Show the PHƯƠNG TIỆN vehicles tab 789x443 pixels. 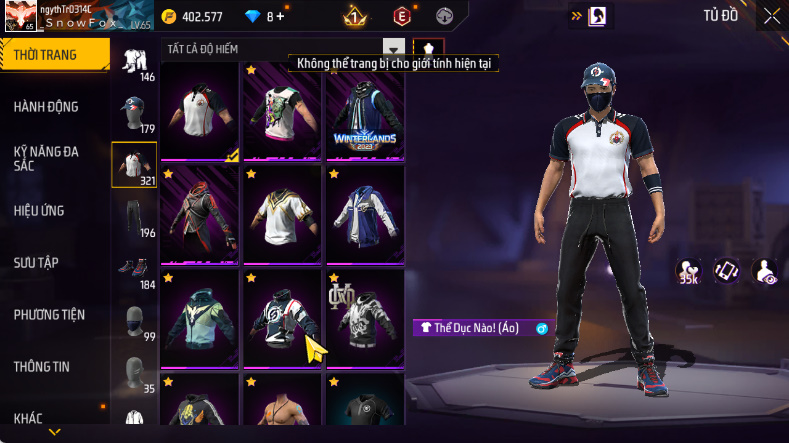pos(49,314)
